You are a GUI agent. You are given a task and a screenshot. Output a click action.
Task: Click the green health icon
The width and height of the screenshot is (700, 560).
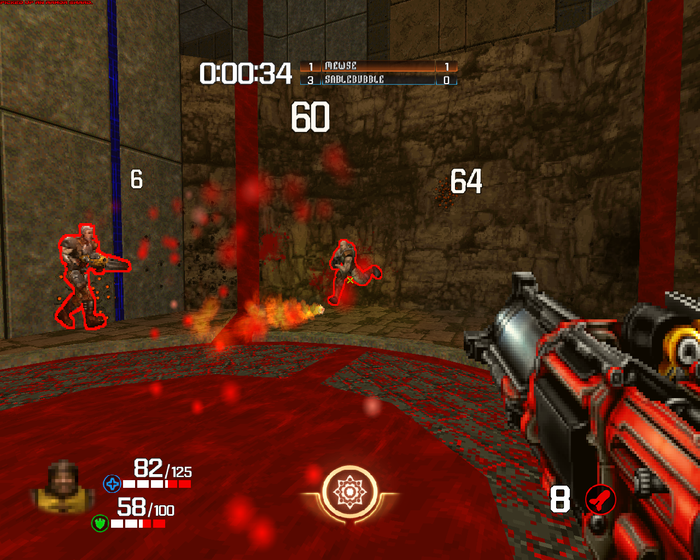tap(101, 522)
